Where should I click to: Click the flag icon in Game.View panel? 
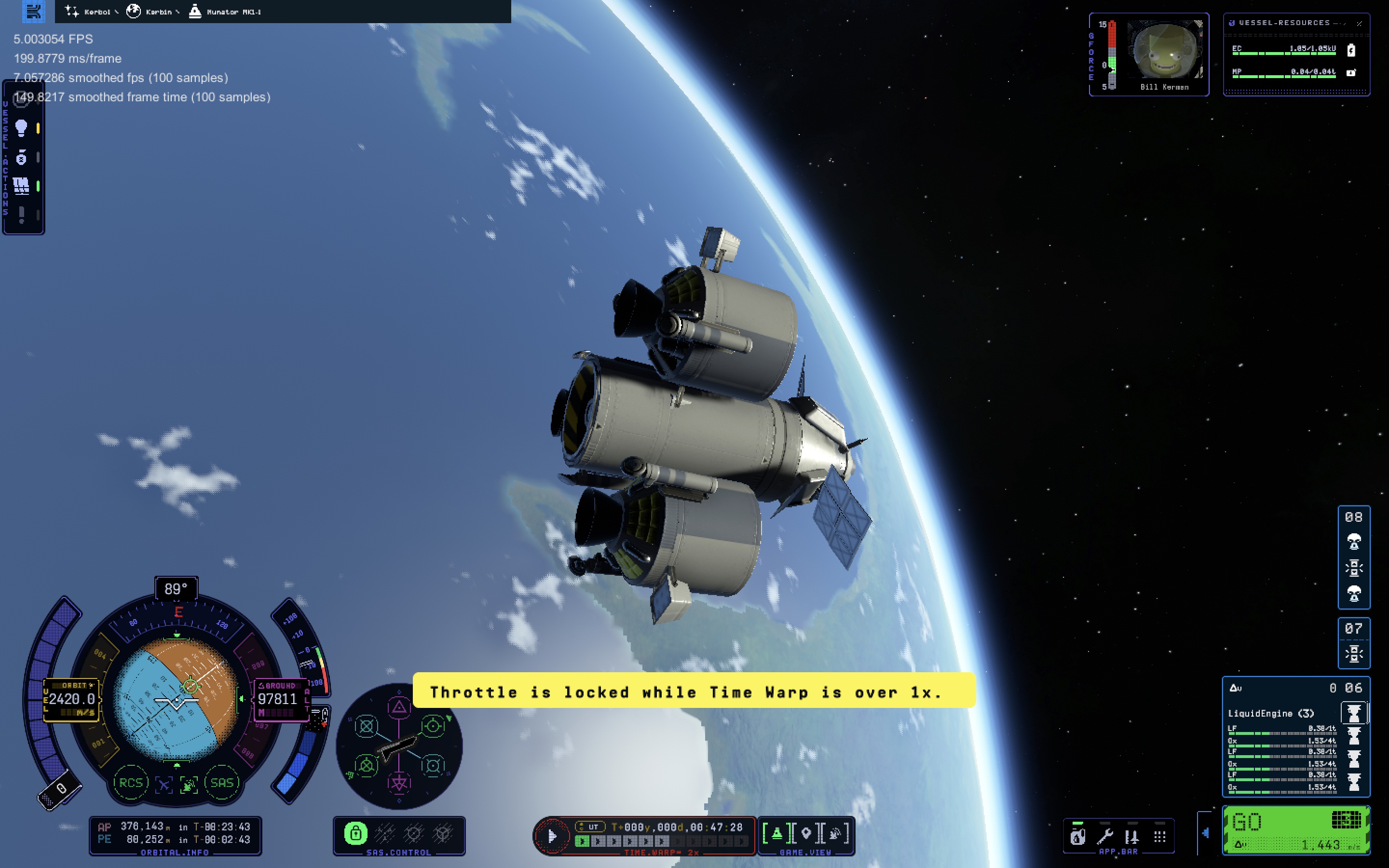(x=777, y=834)
